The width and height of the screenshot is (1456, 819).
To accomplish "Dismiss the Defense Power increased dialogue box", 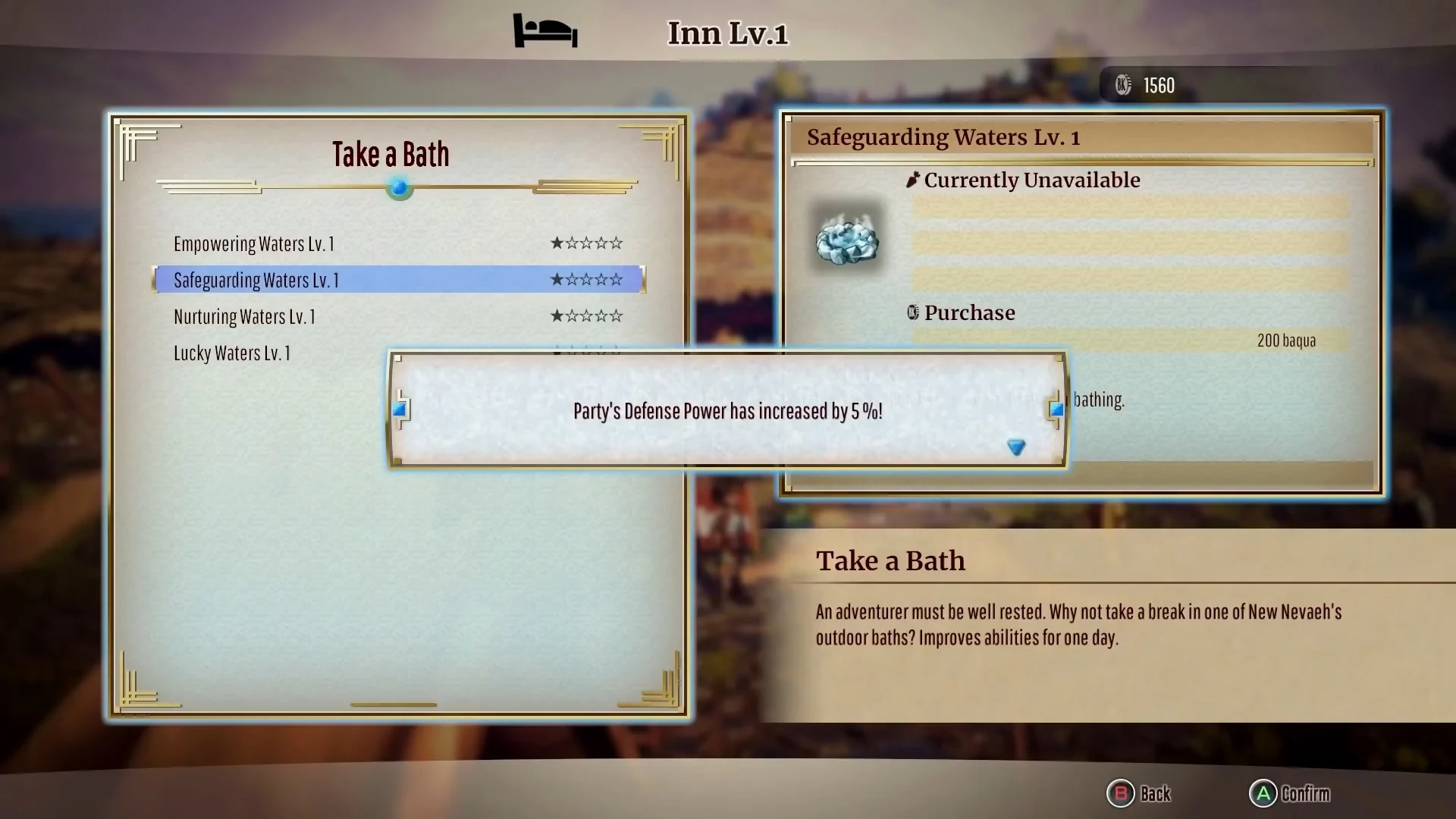I will click(726, 410).
